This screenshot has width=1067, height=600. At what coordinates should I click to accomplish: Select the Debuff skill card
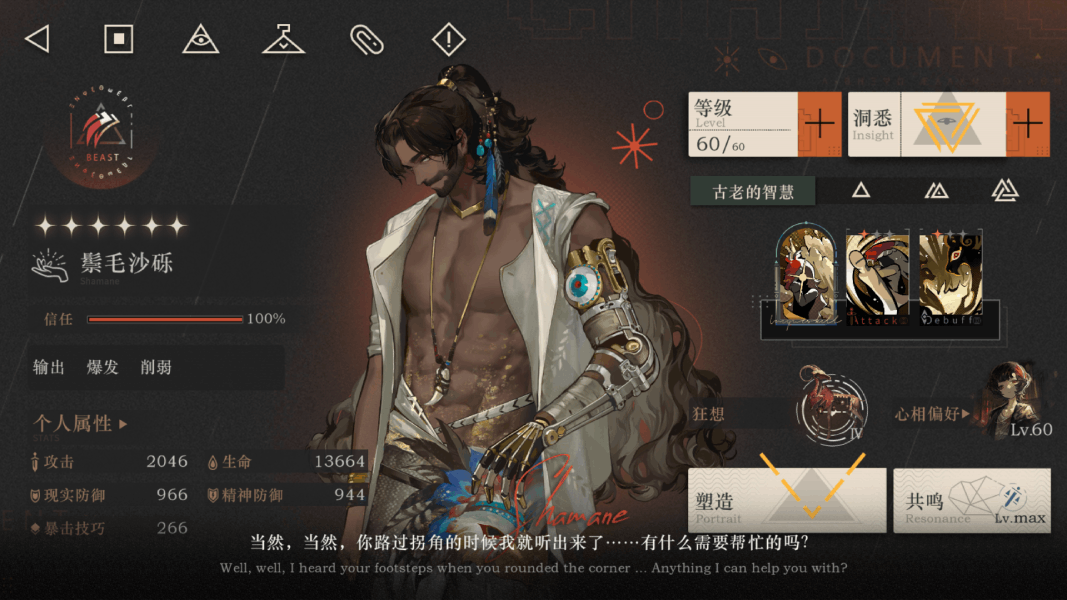[950, 278]
